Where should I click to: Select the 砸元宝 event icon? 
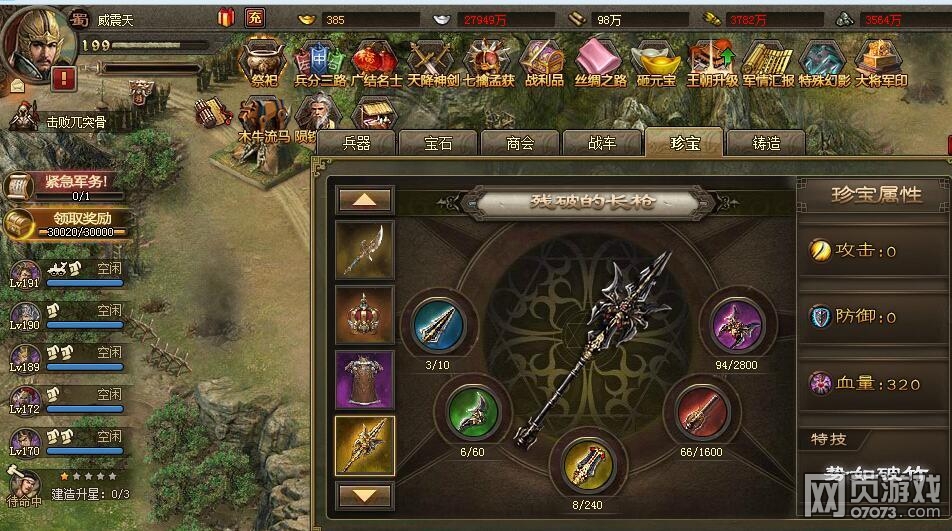coord(655,62)
